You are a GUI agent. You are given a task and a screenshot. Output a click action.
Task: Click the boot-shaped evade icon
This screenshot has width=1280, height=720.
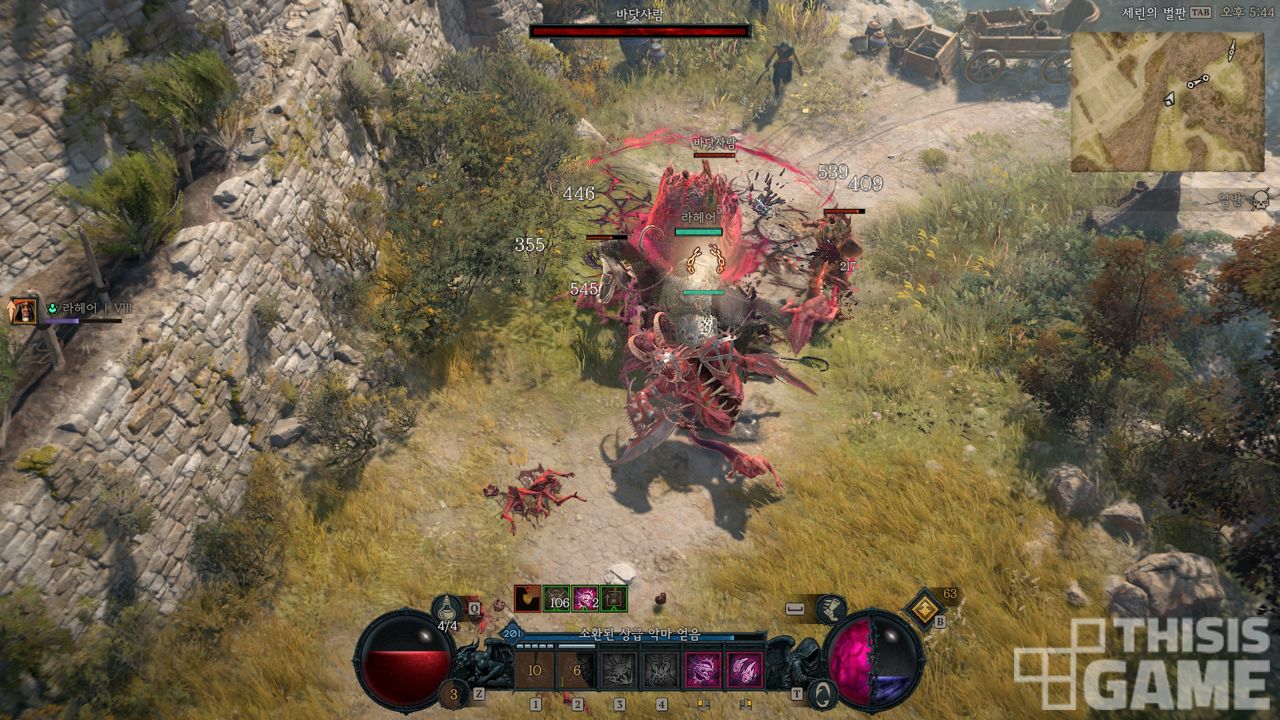click(x=830, y=608)
